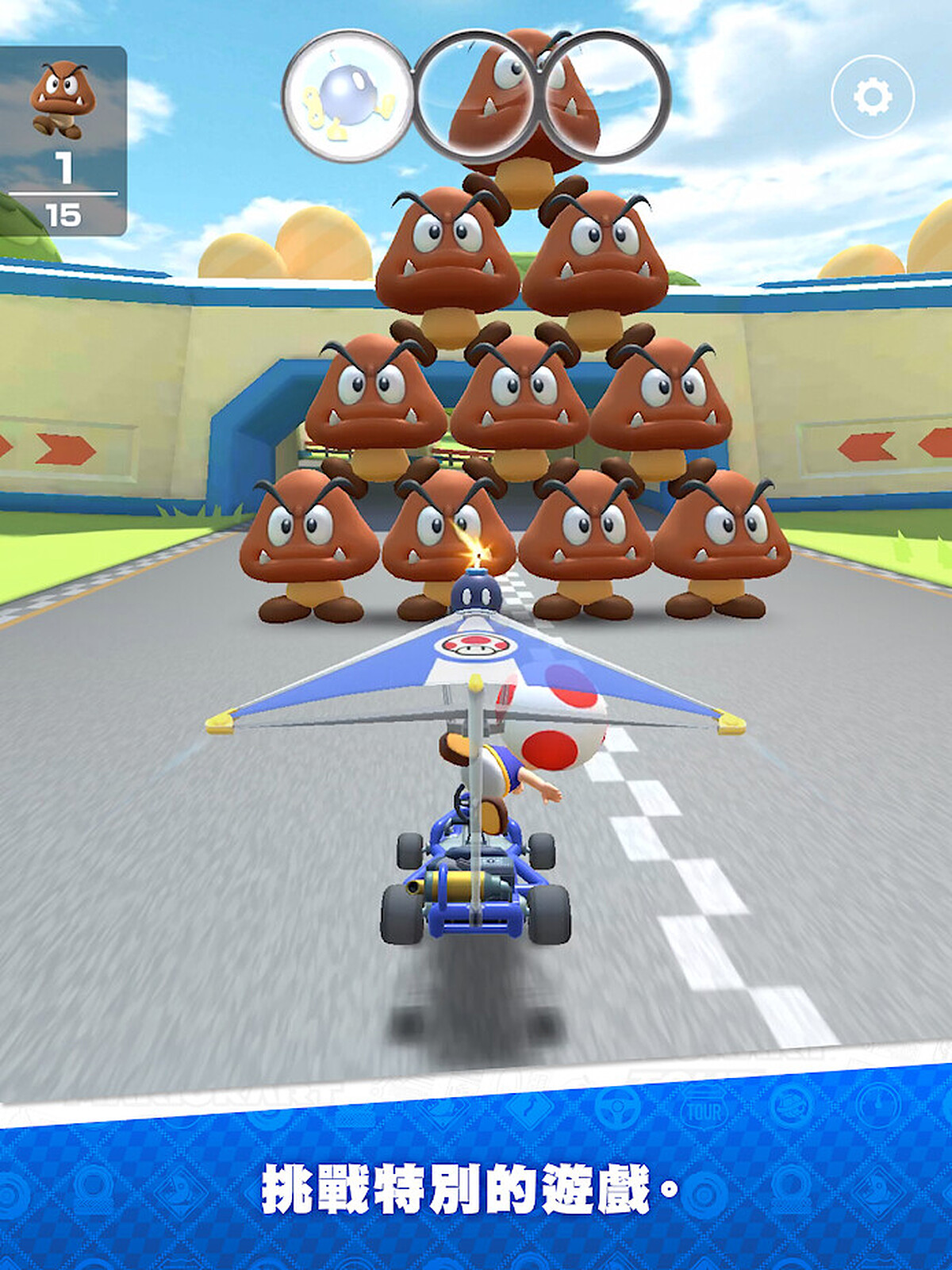Open the settings gear button

tap(872, 97)
